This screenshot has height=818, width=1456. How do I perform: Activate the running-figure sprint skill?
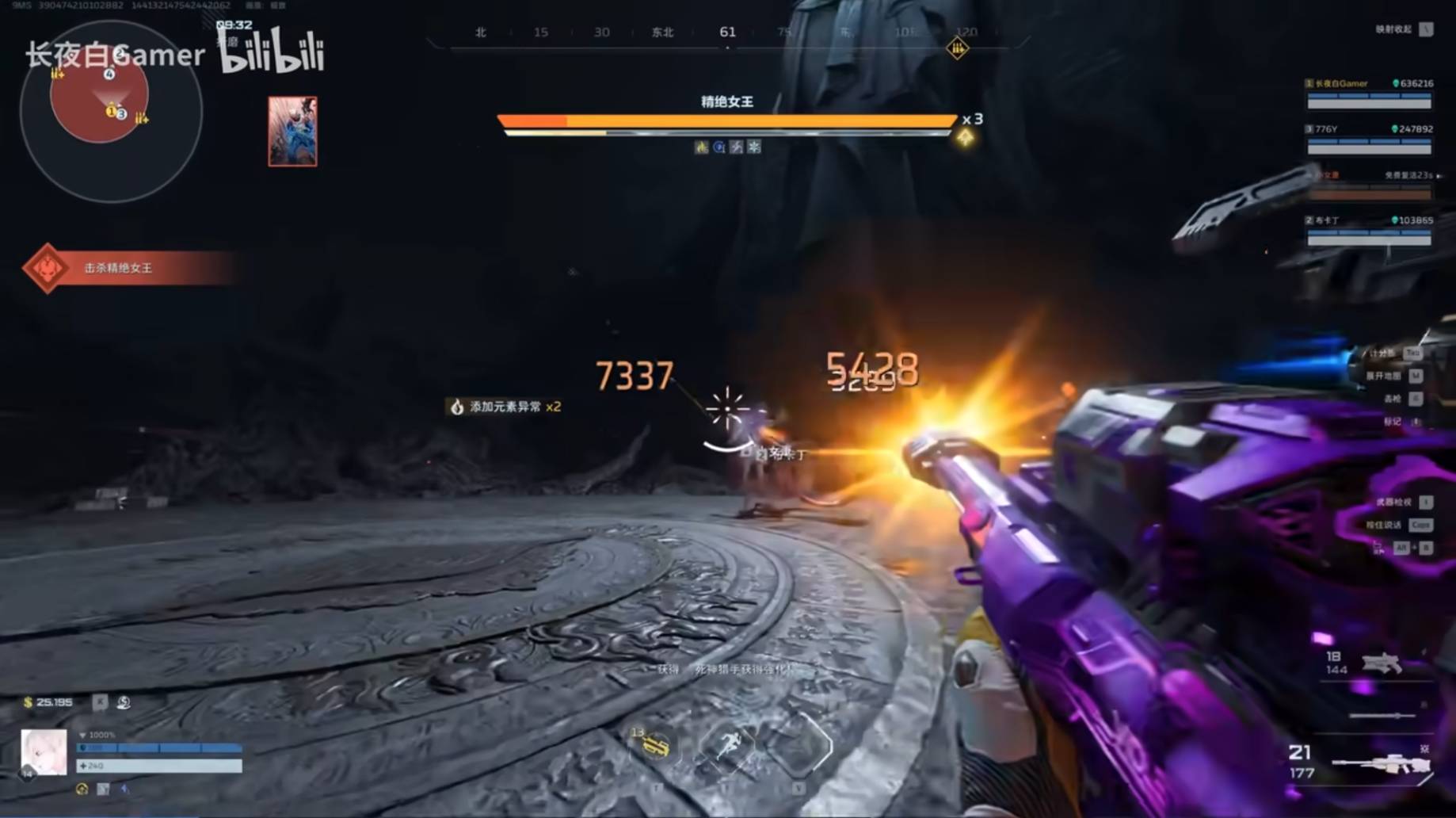pos(726,746)
